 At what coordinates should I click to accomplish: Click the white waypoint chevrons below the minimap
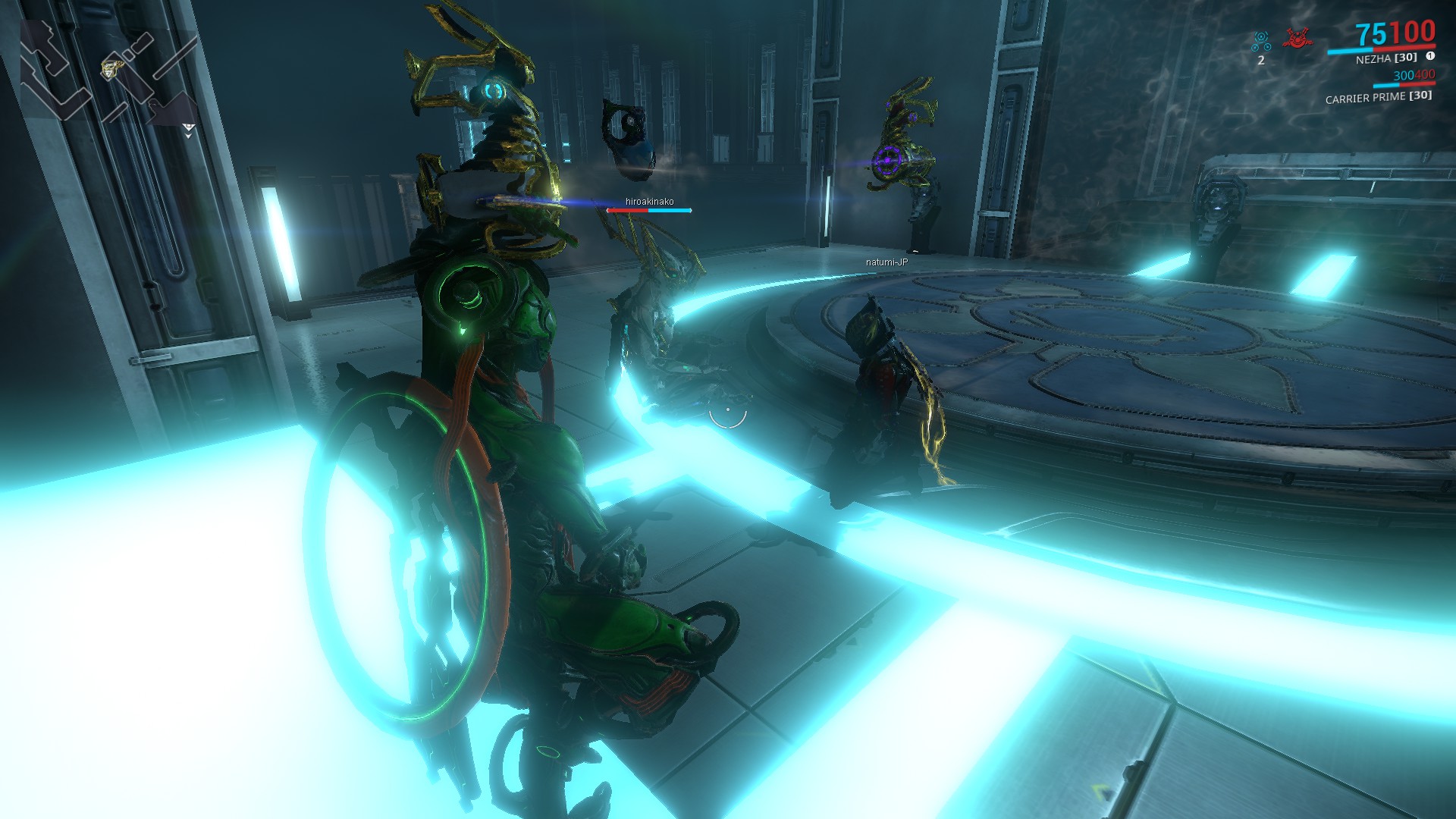click(188, 130)
